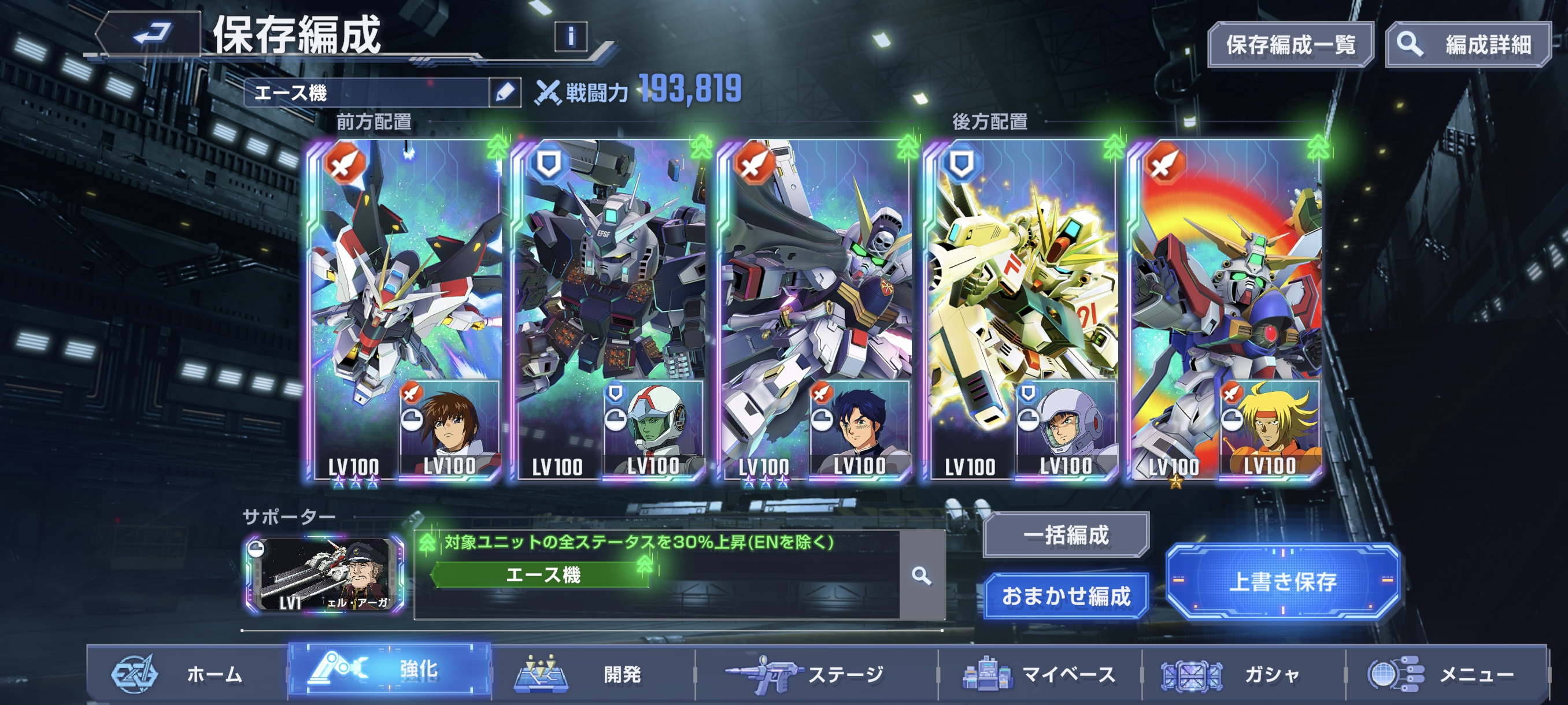Viewport: 1568px width, 705px height.
Task: Show 編成詳細 formation details
Action: [x=1468, y=44]
